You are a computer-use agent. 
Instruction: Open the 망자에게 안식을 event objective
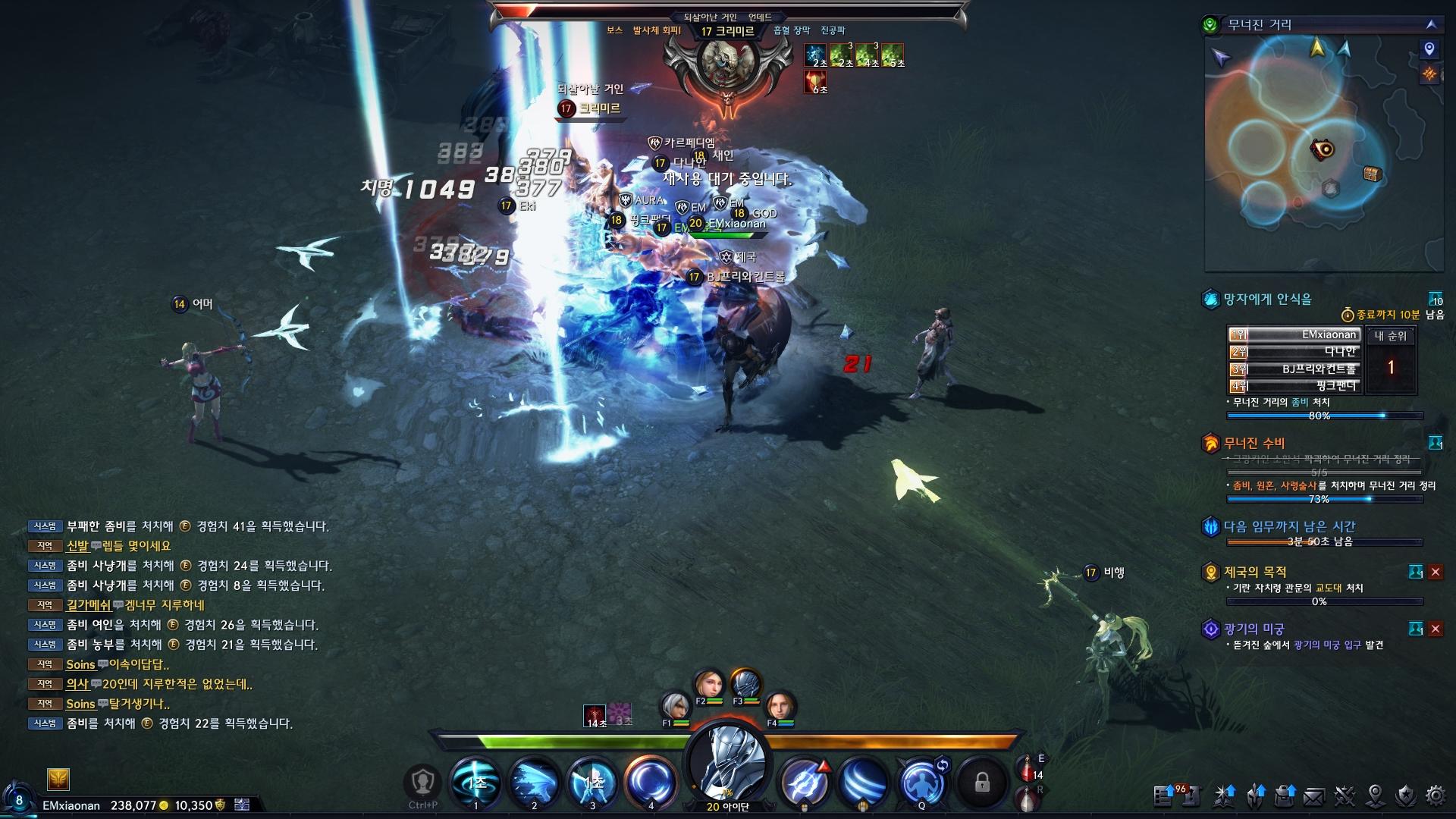point(1267,299)
